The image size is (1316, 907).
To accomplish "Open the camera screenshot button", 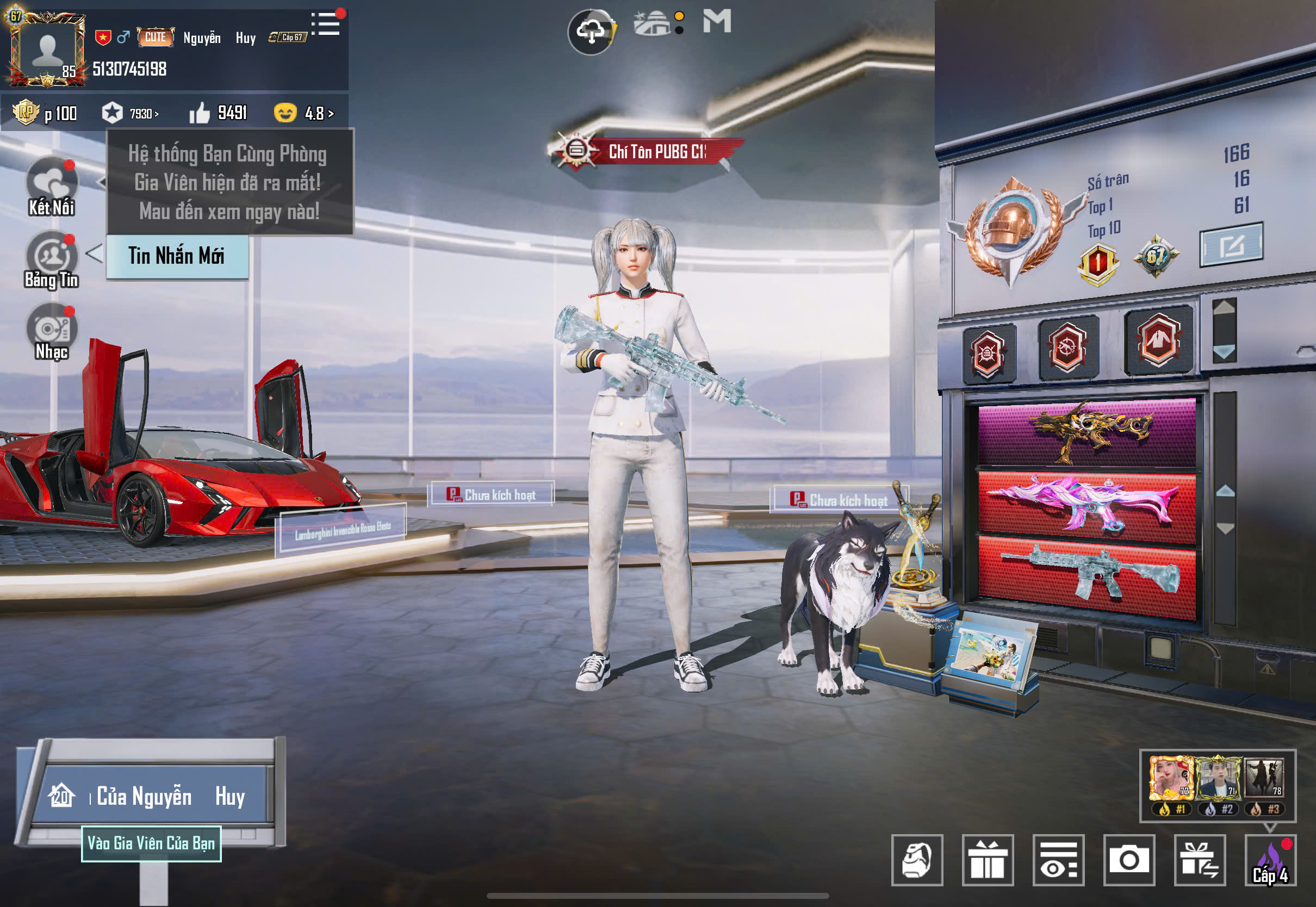I will (1128, 859).
